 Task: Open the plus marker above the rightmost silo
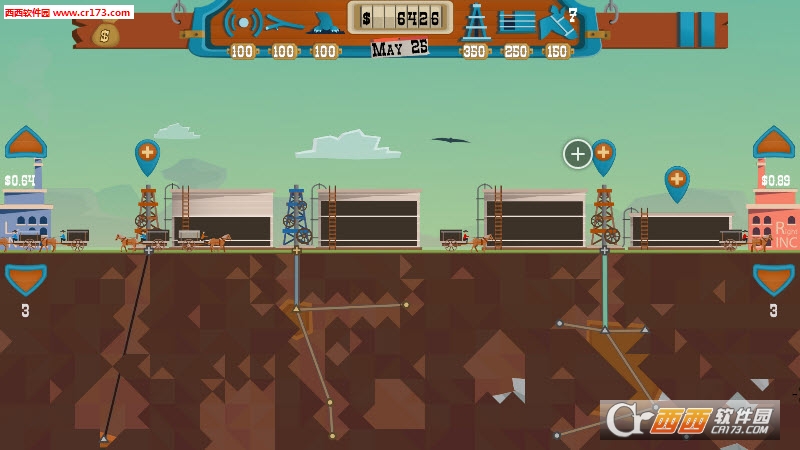[x=677, y=181]
